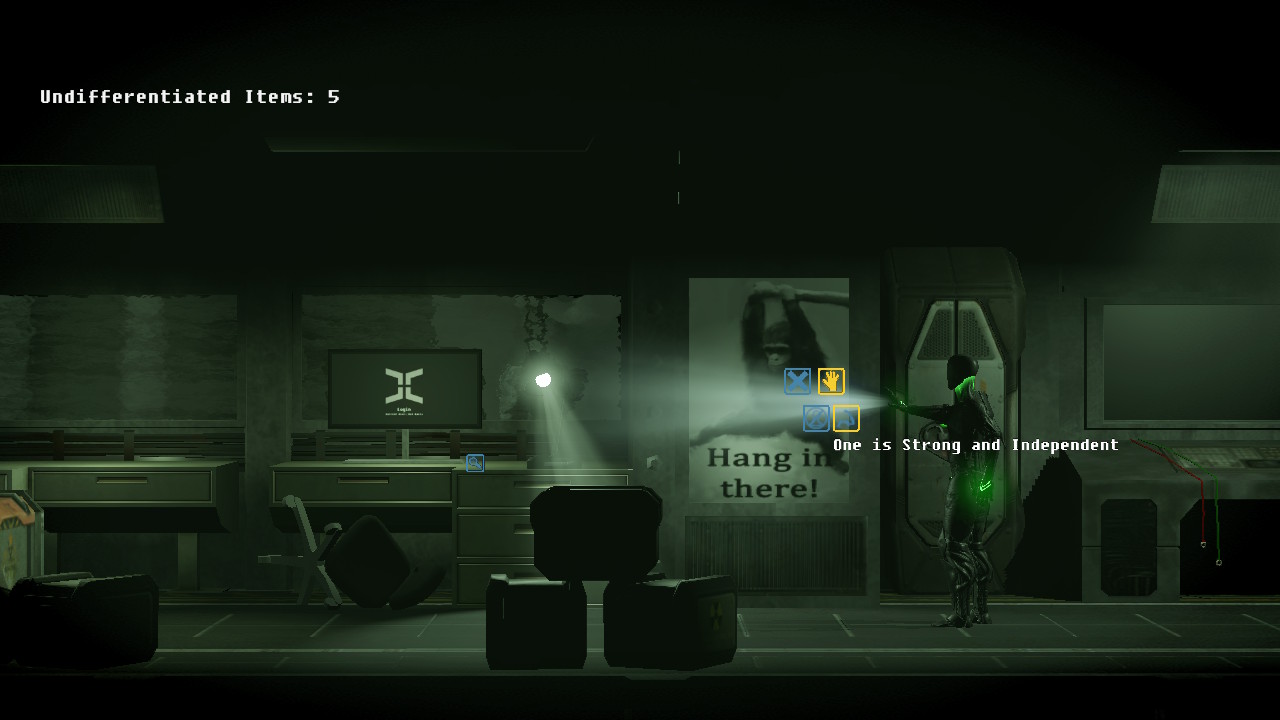This screenshot has height=720, width=1280.
Task: Choose the blue crossed-out circle icon
Action: coord(816,418)
